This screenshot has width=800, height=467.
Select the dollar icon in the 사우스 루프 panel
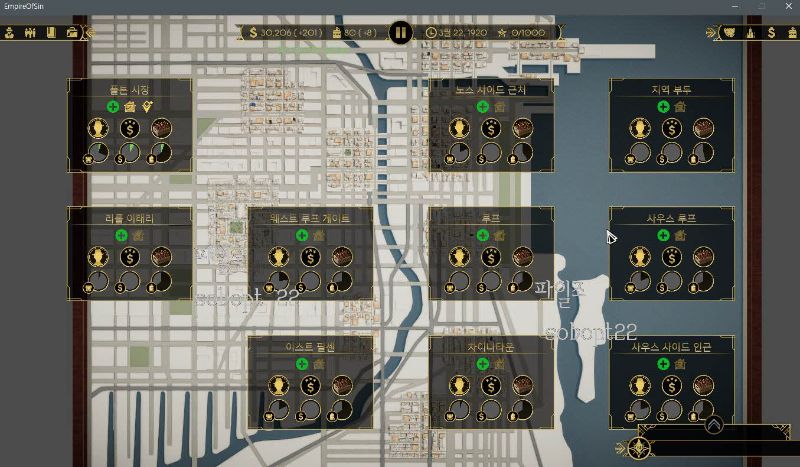click(x=671, y=257)
